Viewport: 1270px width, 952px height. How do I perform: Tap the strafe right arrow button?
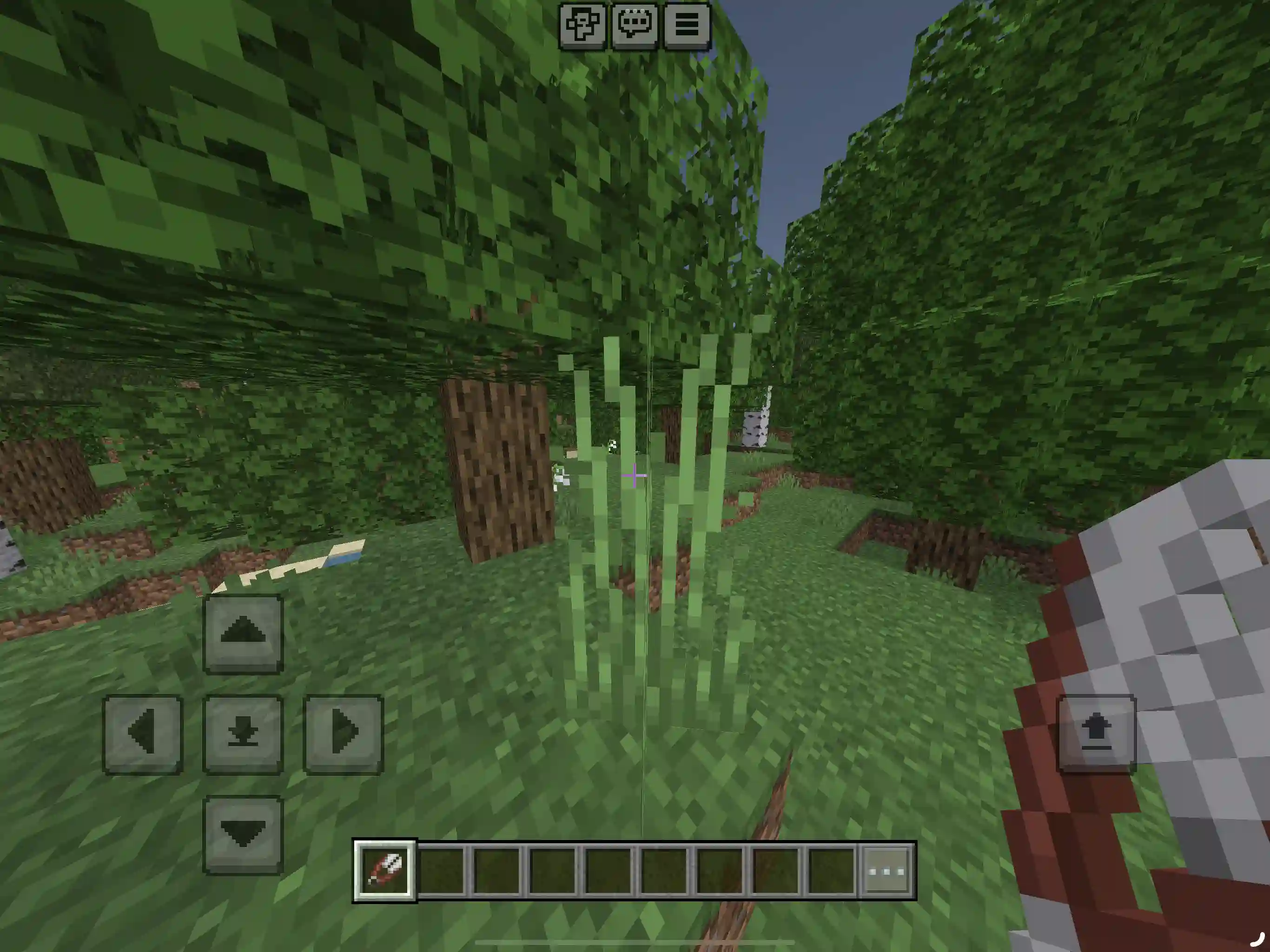pos(343,733)
